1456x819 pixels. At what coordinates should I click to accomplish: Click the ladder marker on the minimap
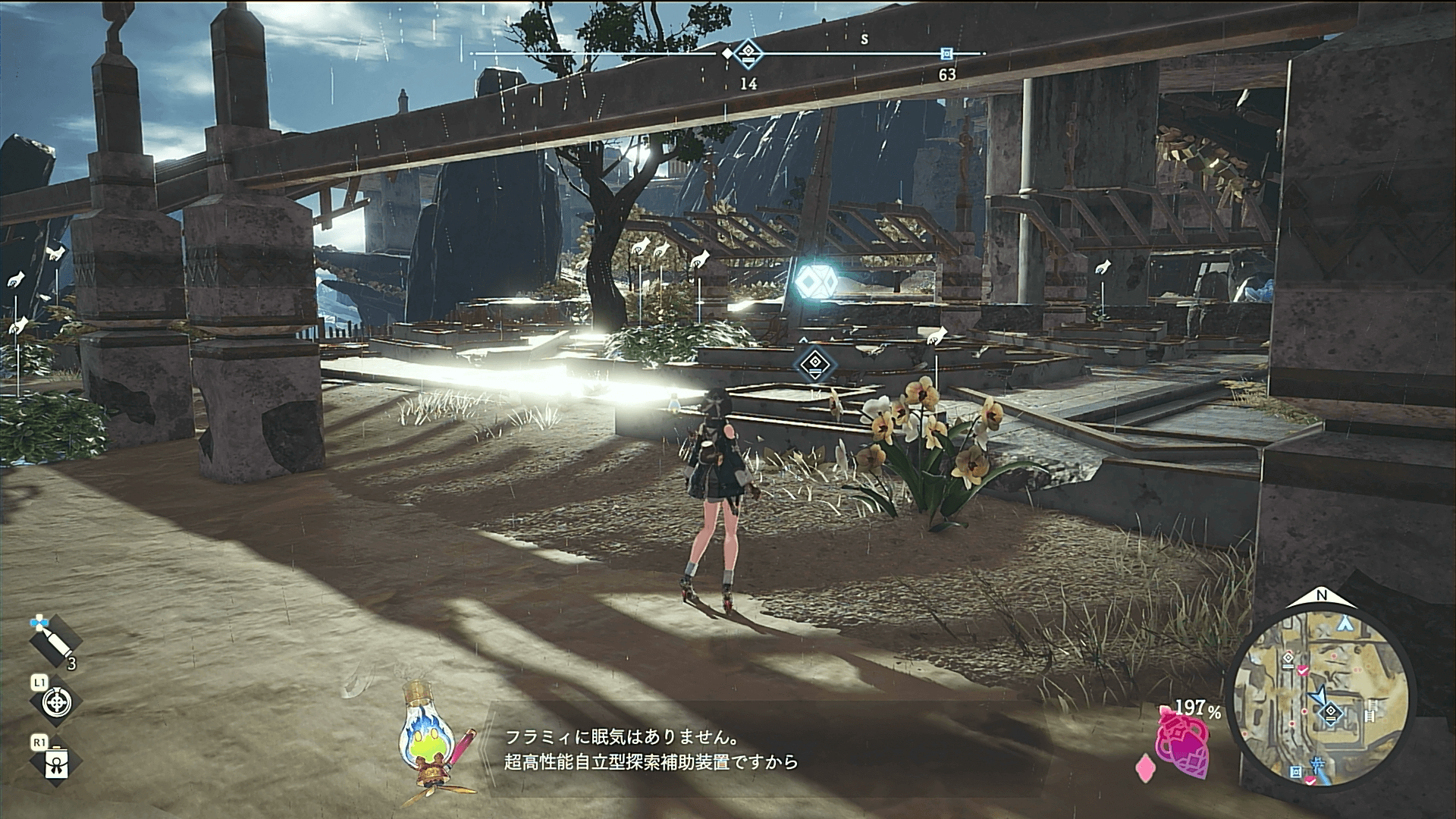[1370, 713]
